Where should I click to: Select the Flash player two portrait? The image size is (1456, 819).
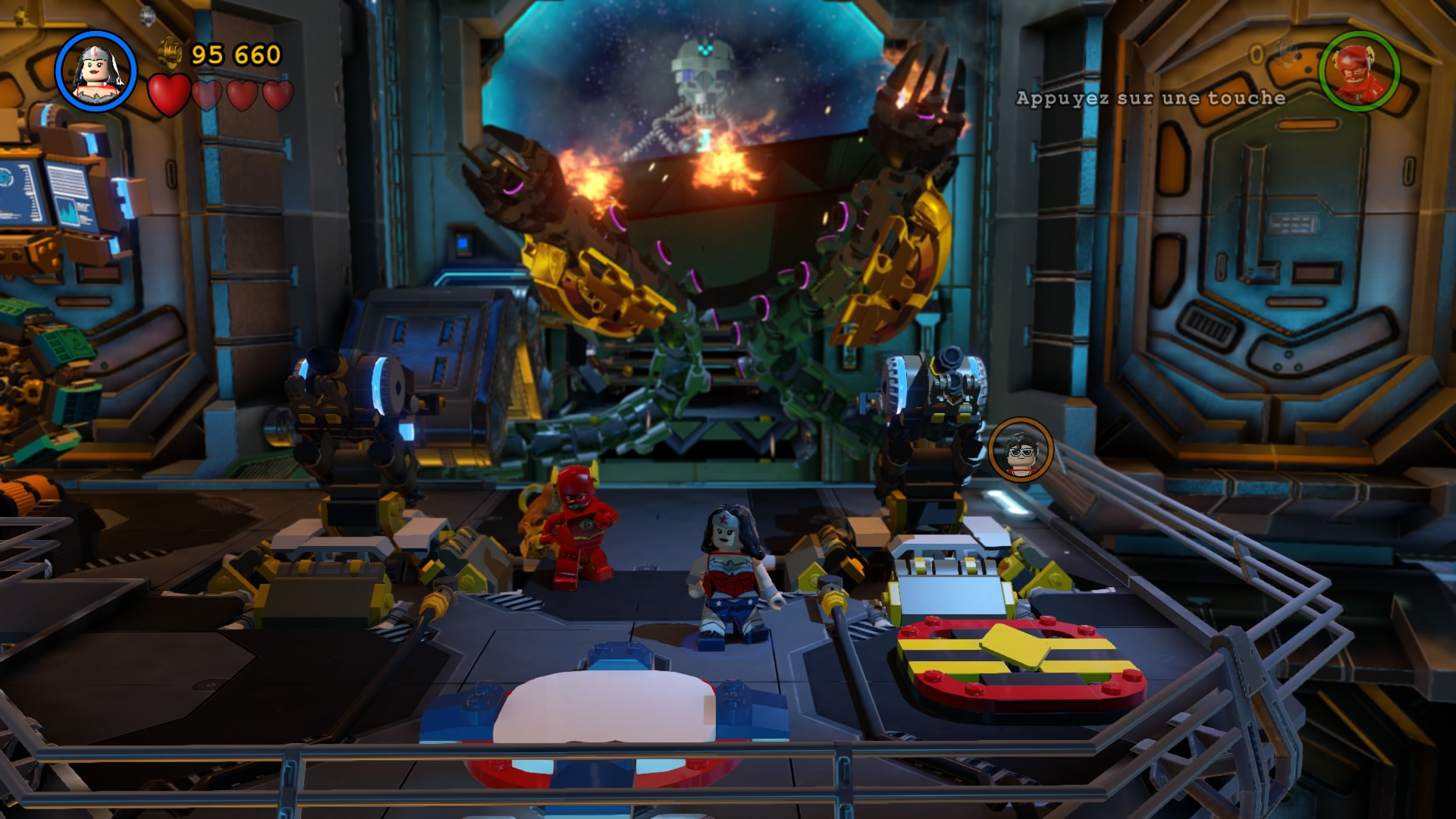(x=1359, y=71)
